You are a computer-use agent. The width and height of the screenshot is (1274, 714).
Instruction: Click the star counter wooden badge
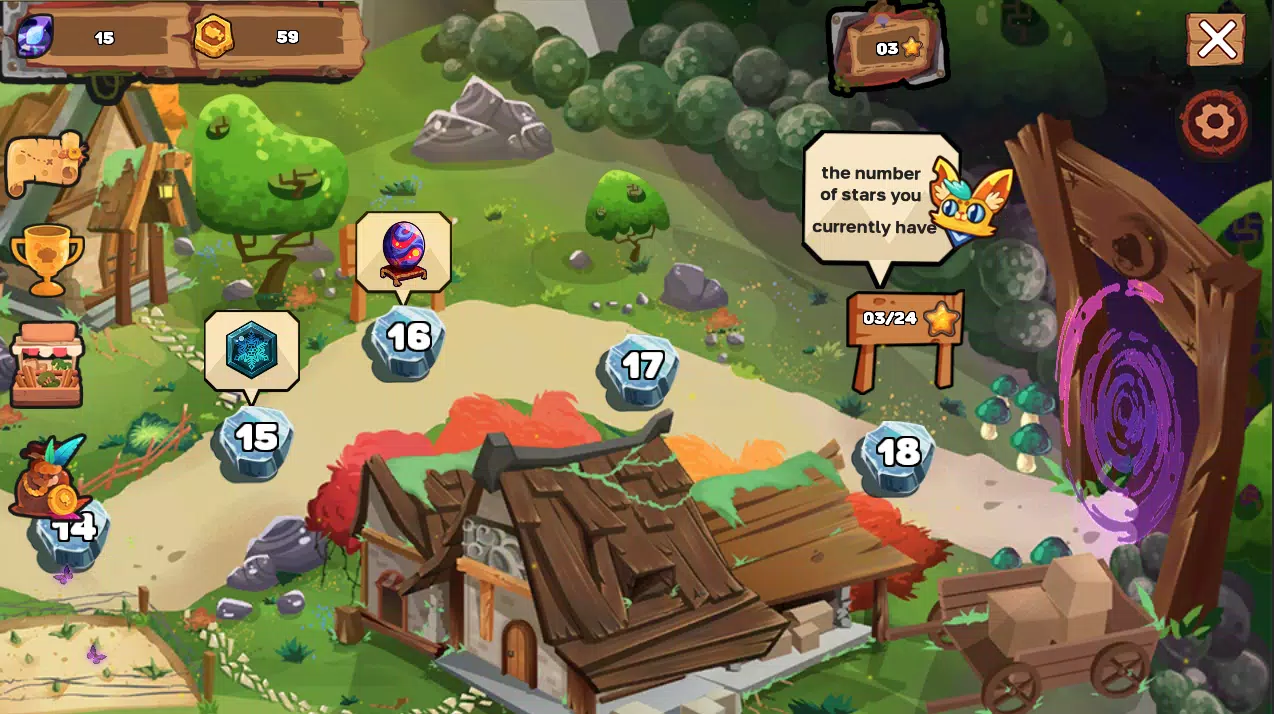(x=888, y=48)
